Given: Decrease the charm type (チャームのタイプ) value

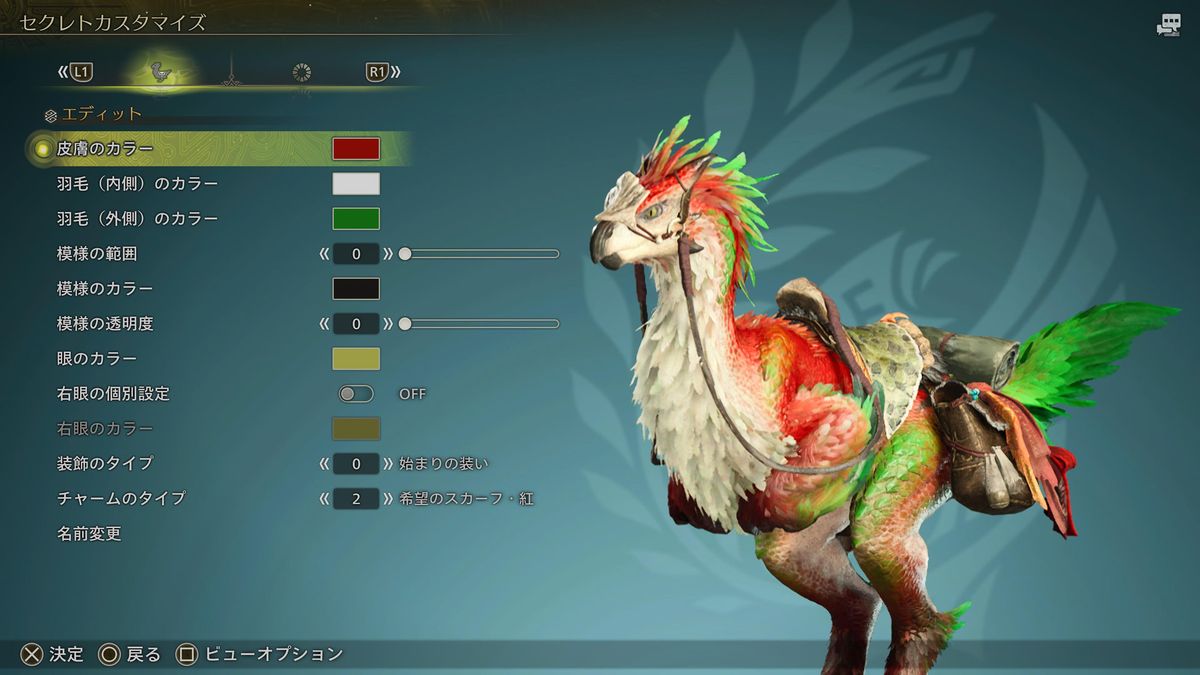Looking at the screenshot, I should (324, 499).
